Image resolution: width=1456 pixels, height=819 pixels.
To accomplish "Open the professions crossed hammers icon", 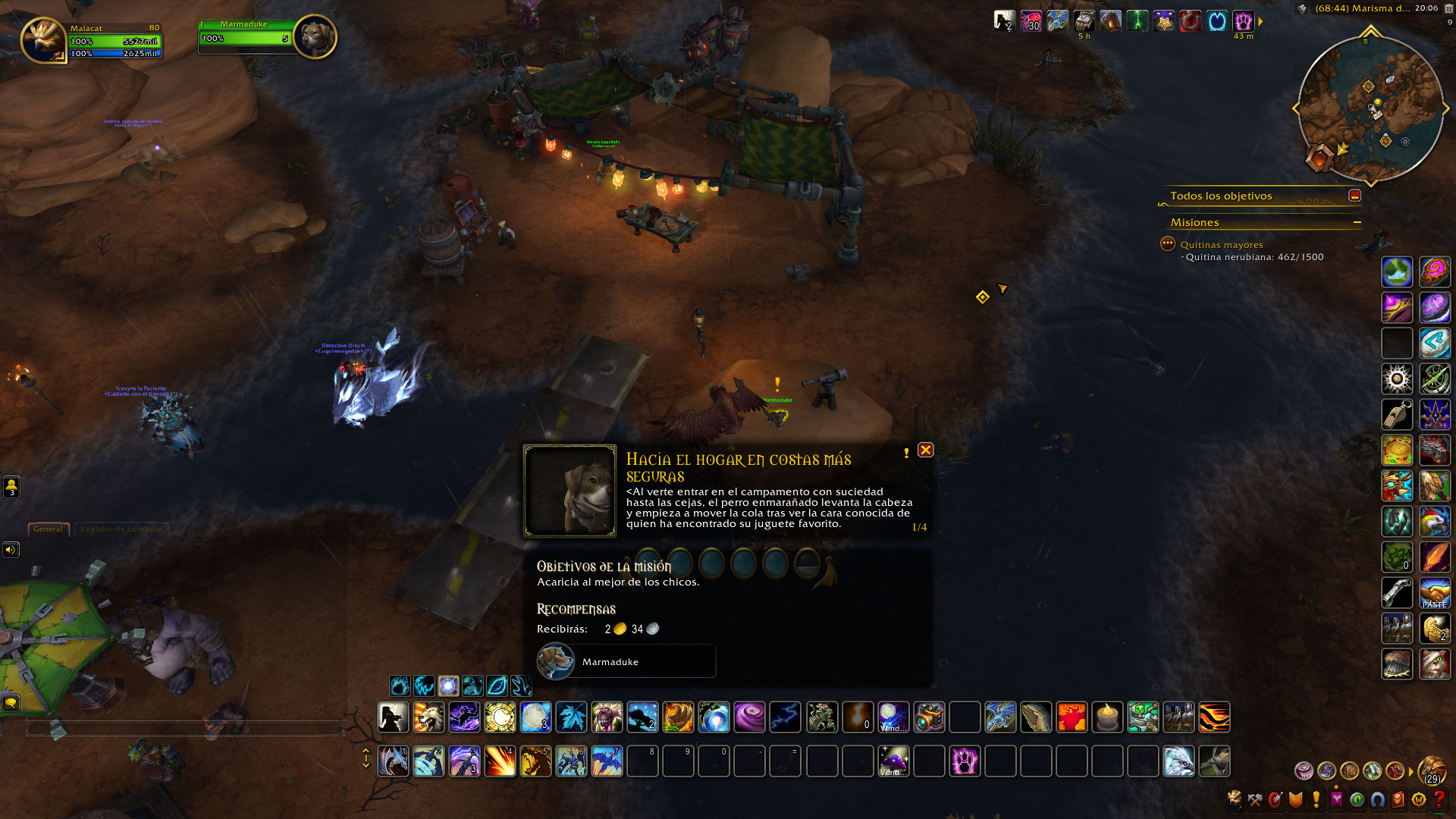I will 1255,799.
